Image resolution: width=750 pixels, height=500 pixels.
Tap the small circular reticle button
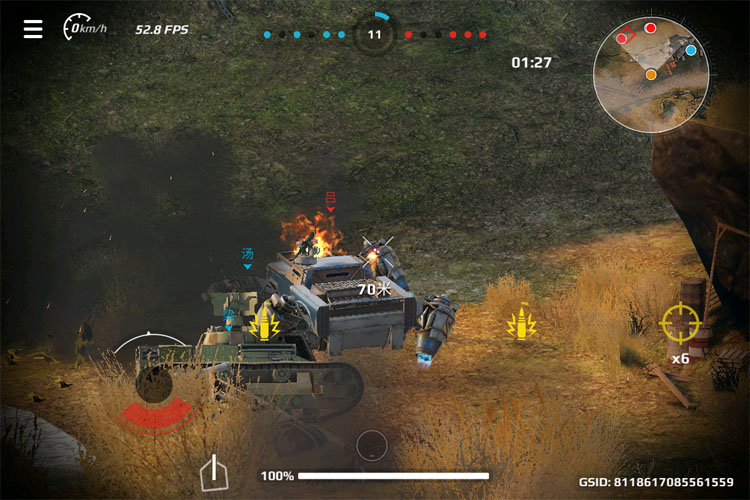[371, 444]
